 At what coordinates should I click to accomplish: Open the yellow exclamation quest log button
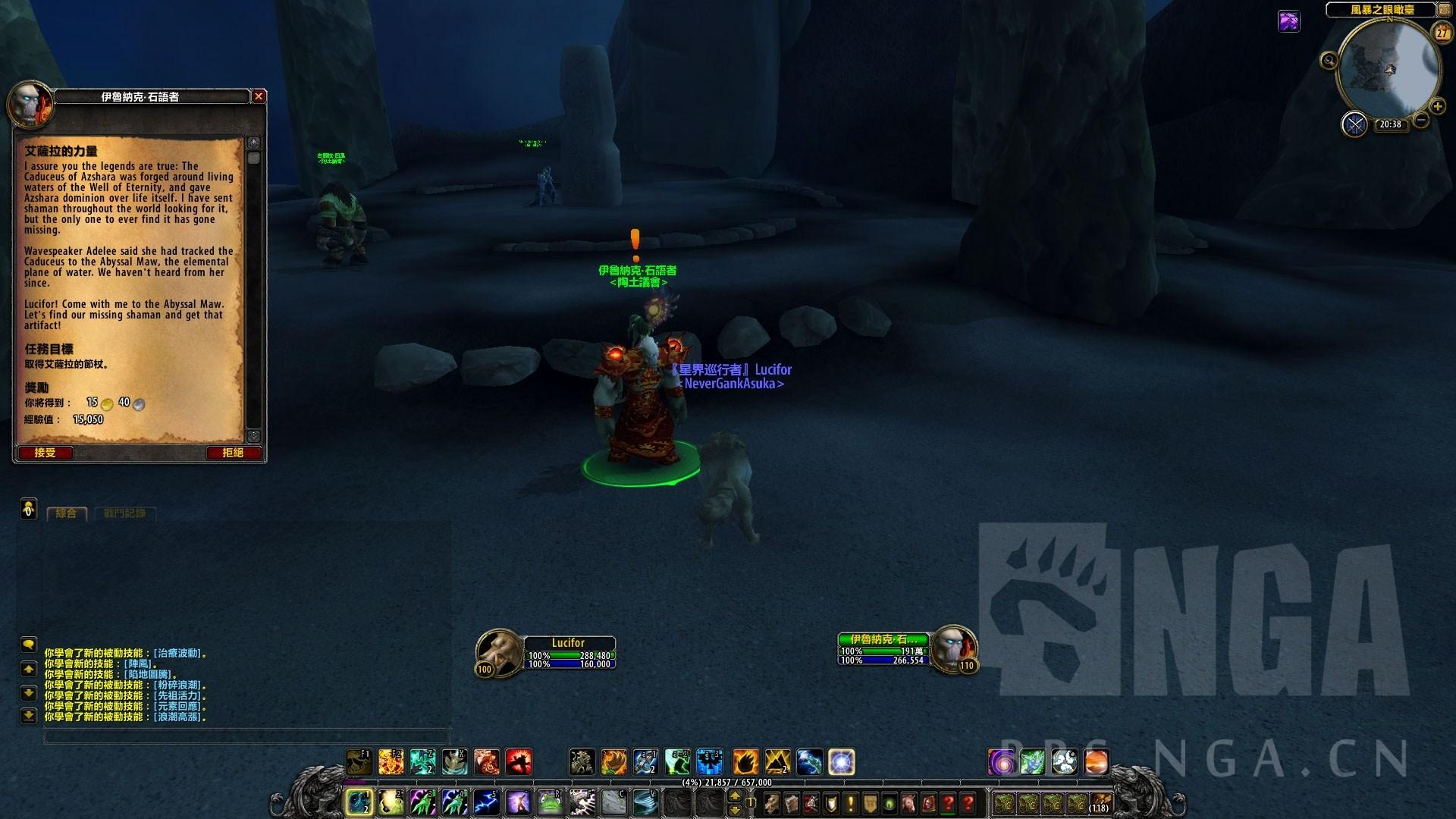tap(851, 802)
